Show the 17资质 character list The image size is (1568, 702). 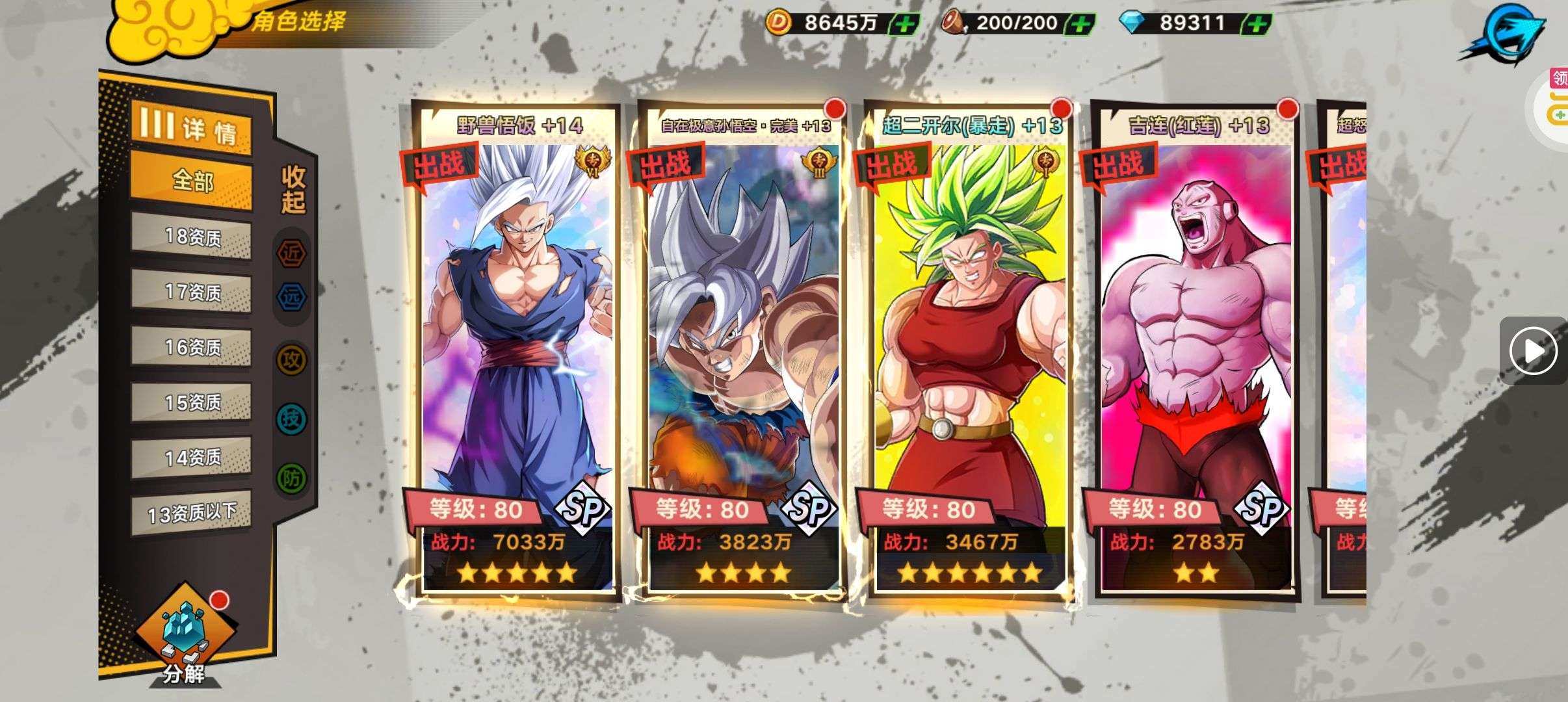click(192, 292)
